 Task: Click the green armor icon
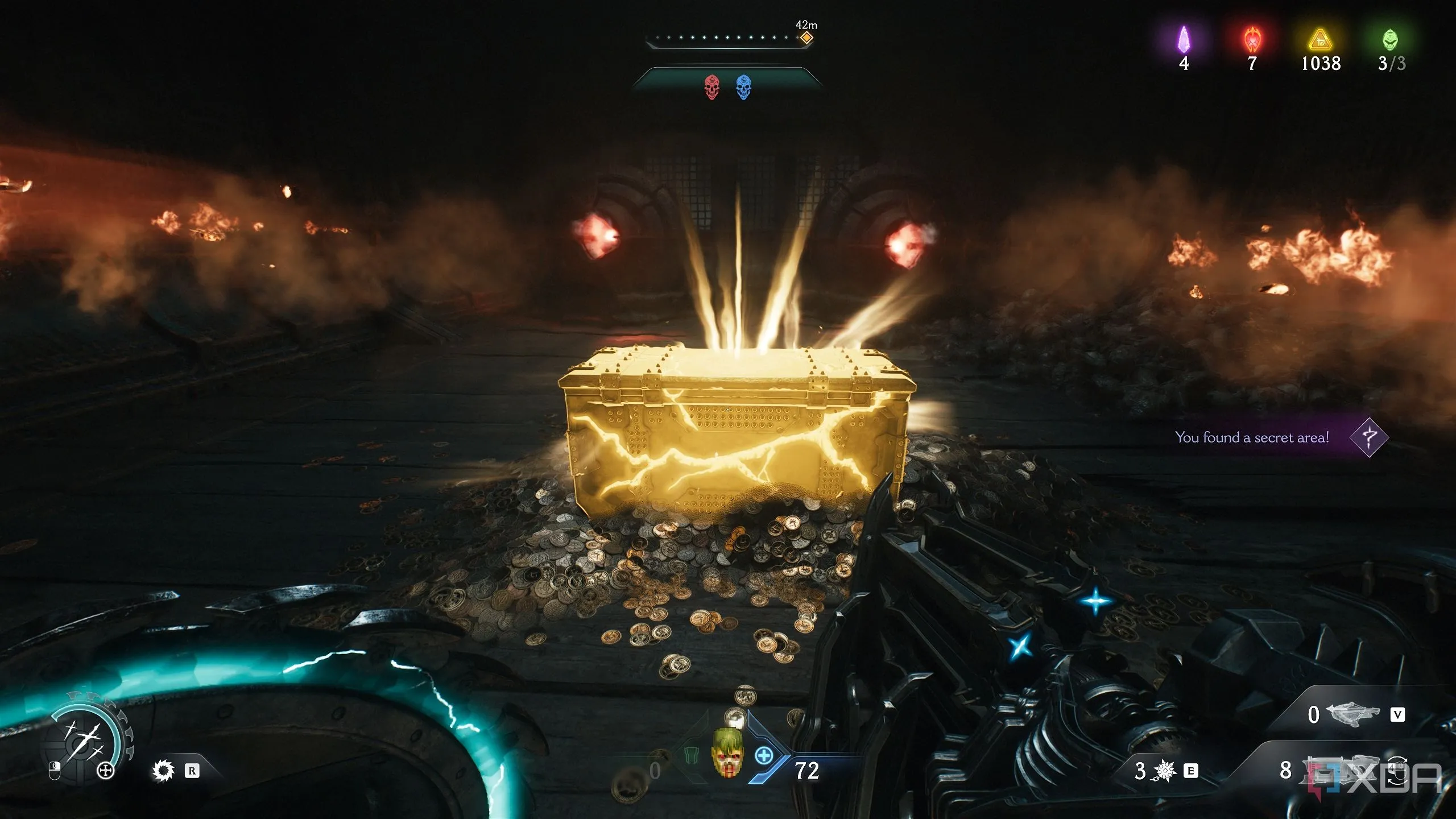(692, 756)
